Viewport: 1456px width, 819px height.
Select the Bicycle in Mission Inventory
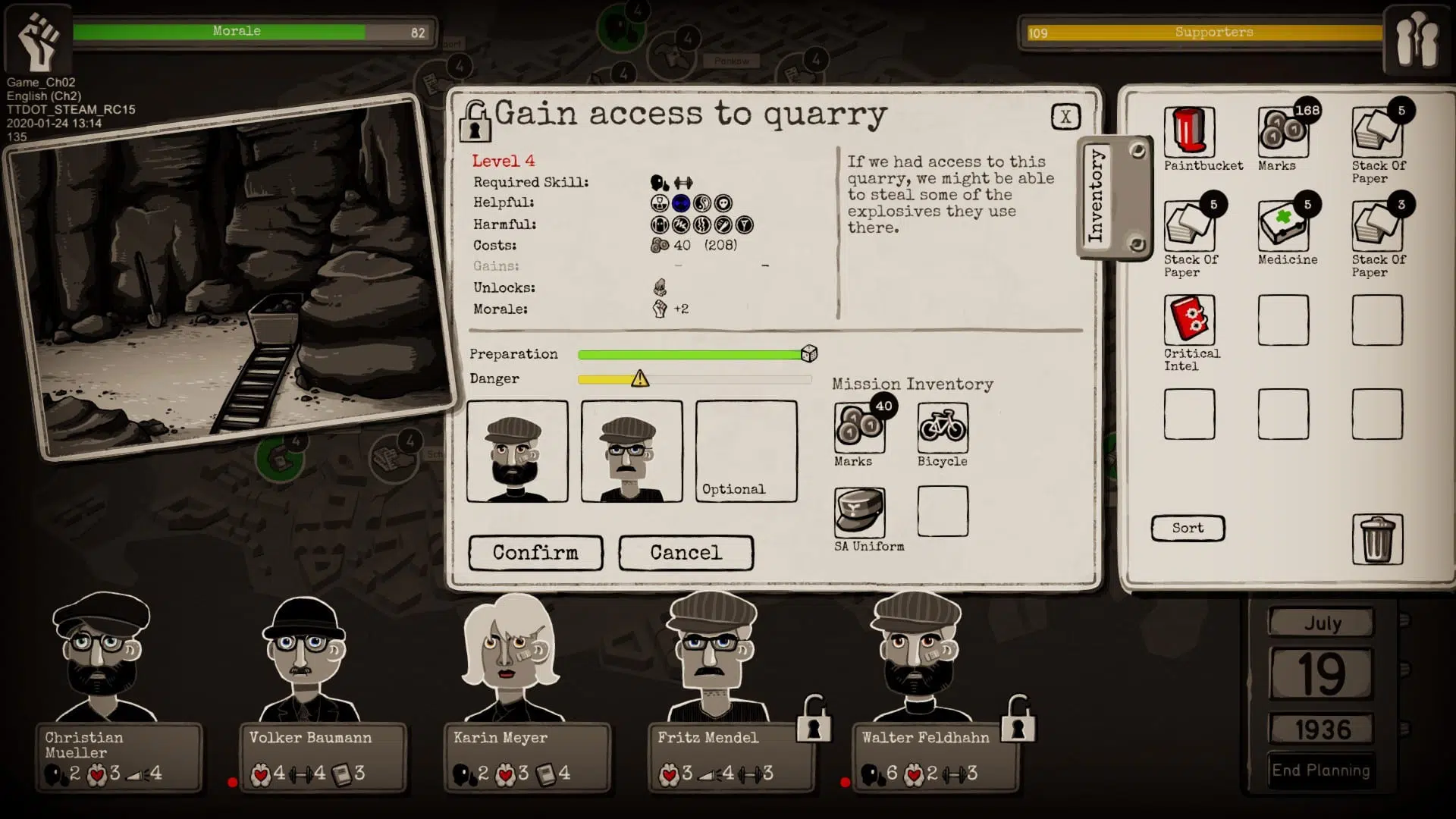(942, 428)
